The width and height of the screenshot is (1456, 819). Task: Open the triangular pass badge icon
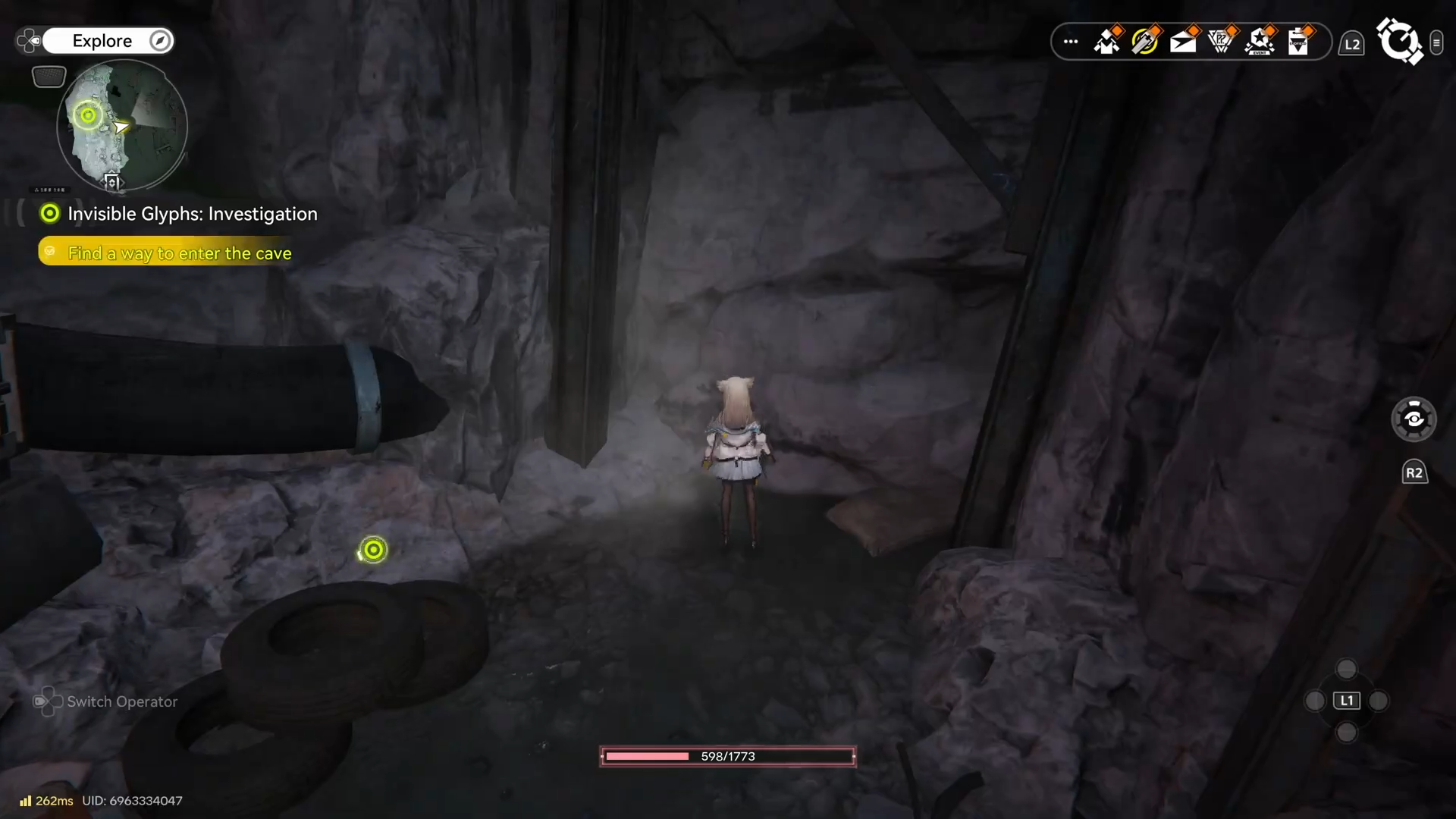[x=1221, y=42]
